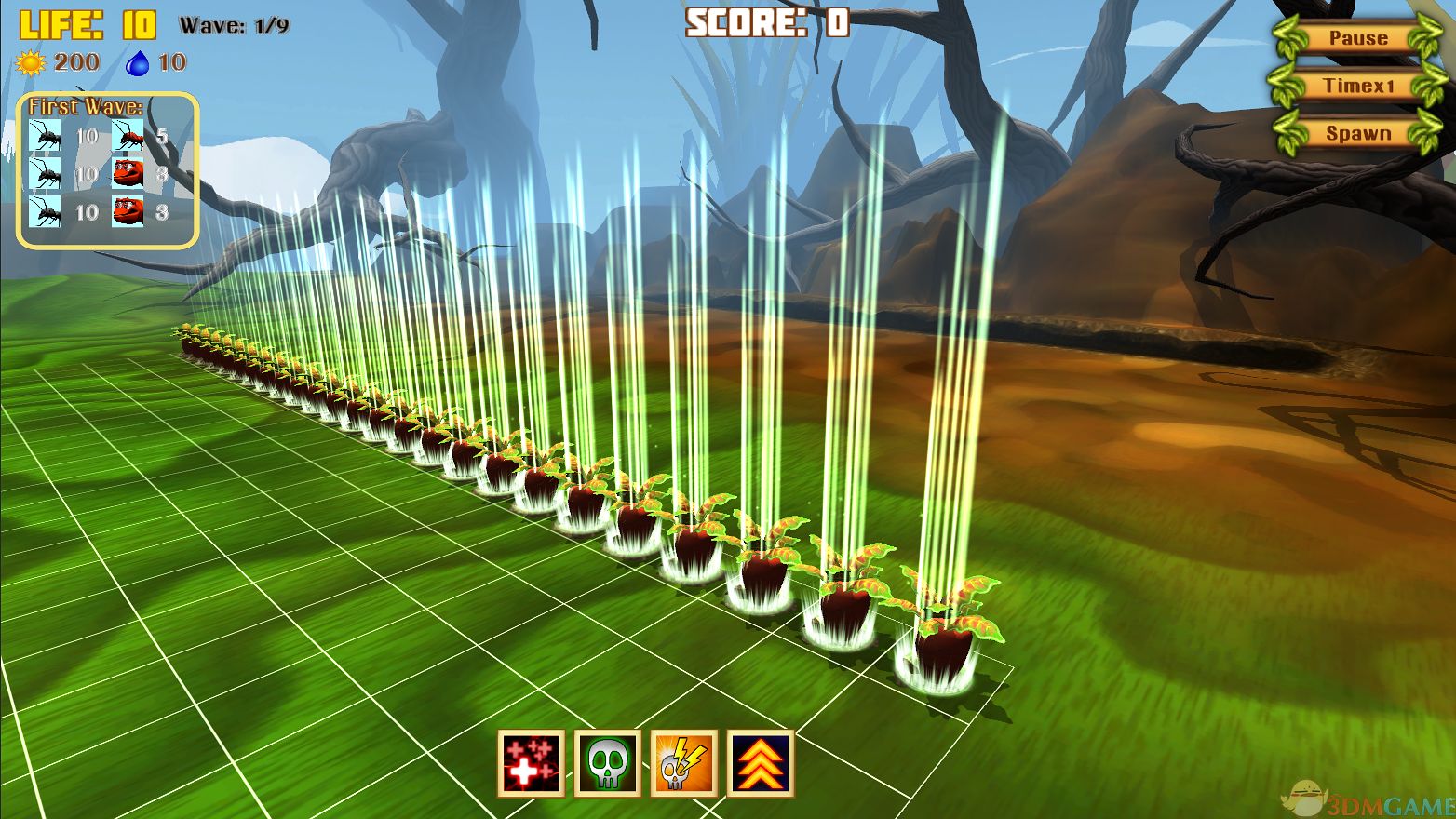Viewport: 1456px width, 819px height.
Task: Open the First Wave enemy preview panel
Action: coord(108,170)
